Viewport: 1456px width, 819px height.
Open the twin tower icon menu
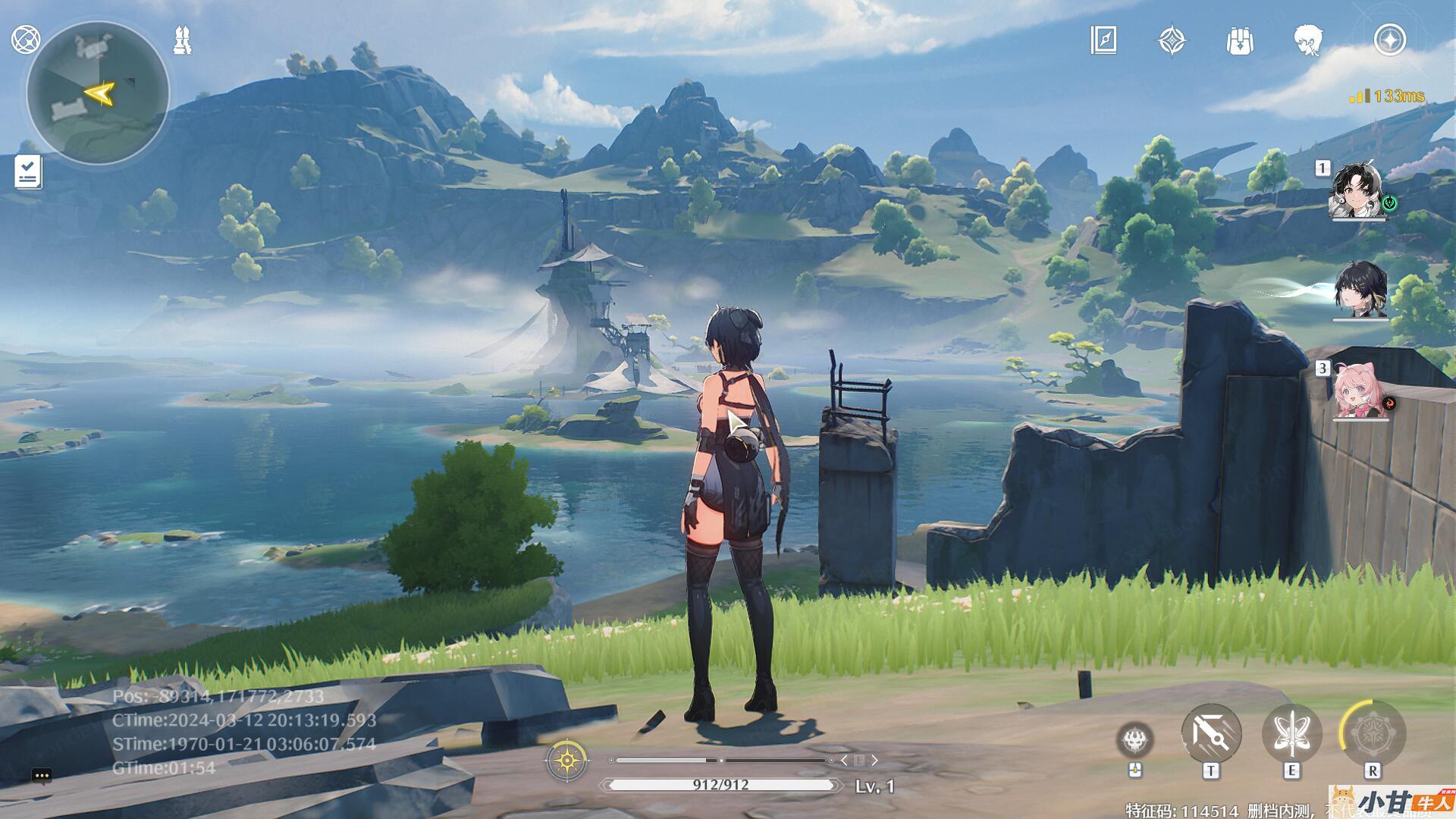pyautogui.click(x=183, y=40)
